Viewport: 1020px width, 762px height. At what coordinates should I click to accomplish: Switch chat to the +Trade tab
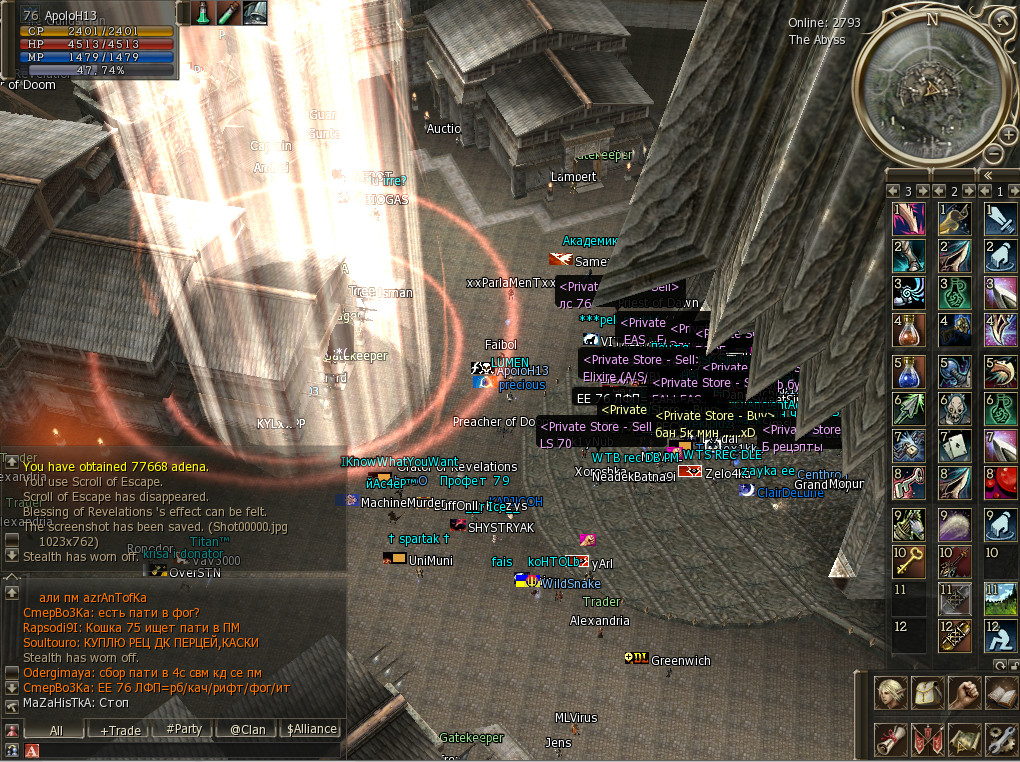tap(120, 730)
